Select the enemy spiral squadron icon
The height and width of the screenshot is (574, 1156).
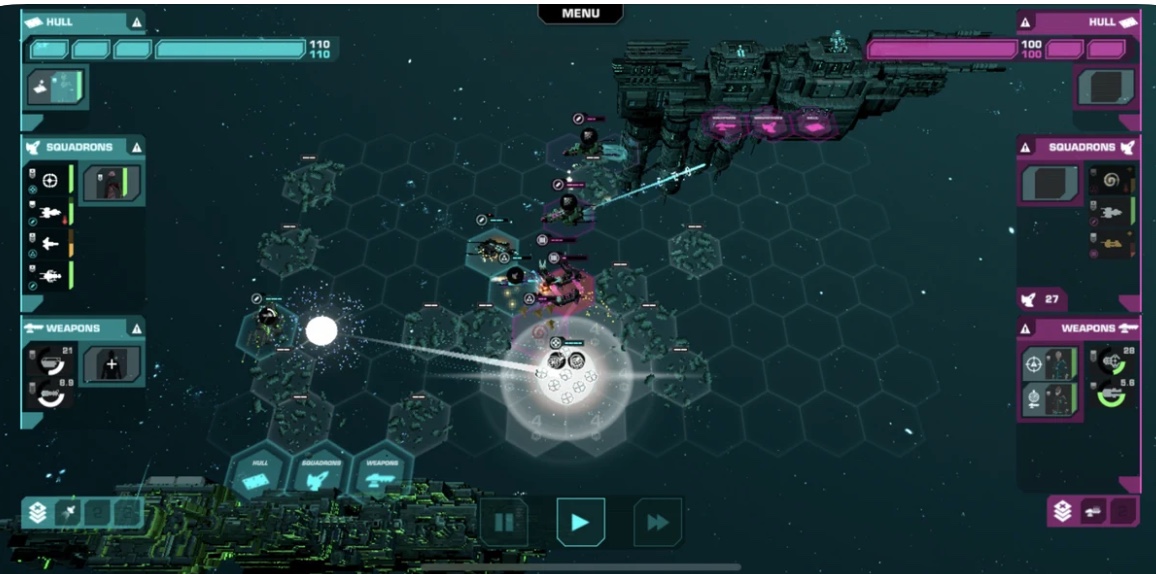[x=1111, y=181]
